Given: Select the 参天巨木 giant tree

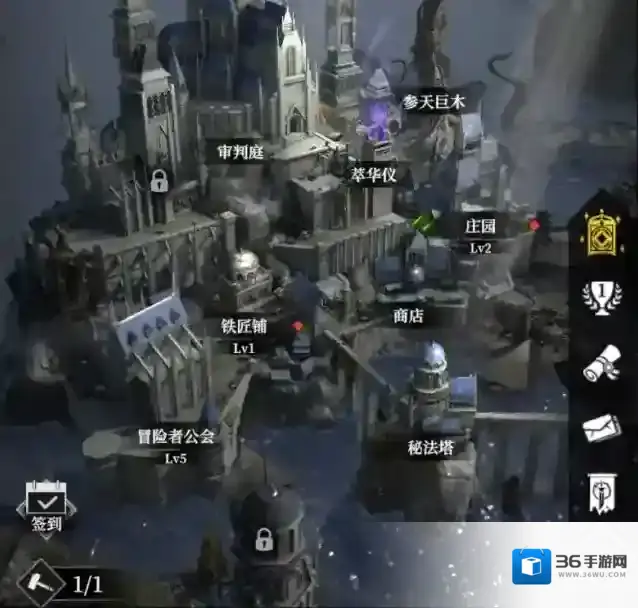Looking at the screenshot, I should (x=434, y=102).
